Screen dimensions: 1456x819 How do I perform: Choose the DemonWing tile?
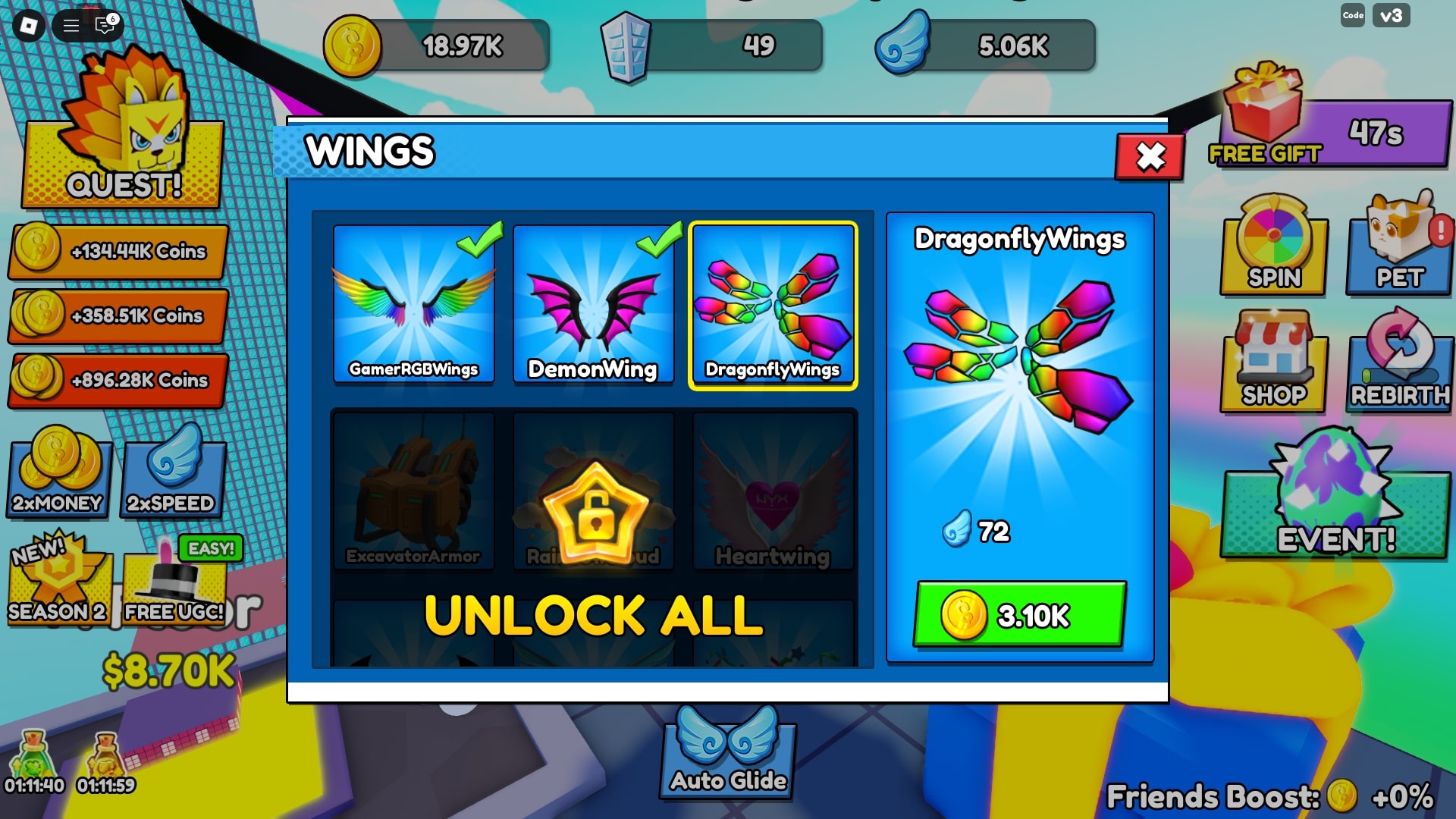click(x=593, y=305)
